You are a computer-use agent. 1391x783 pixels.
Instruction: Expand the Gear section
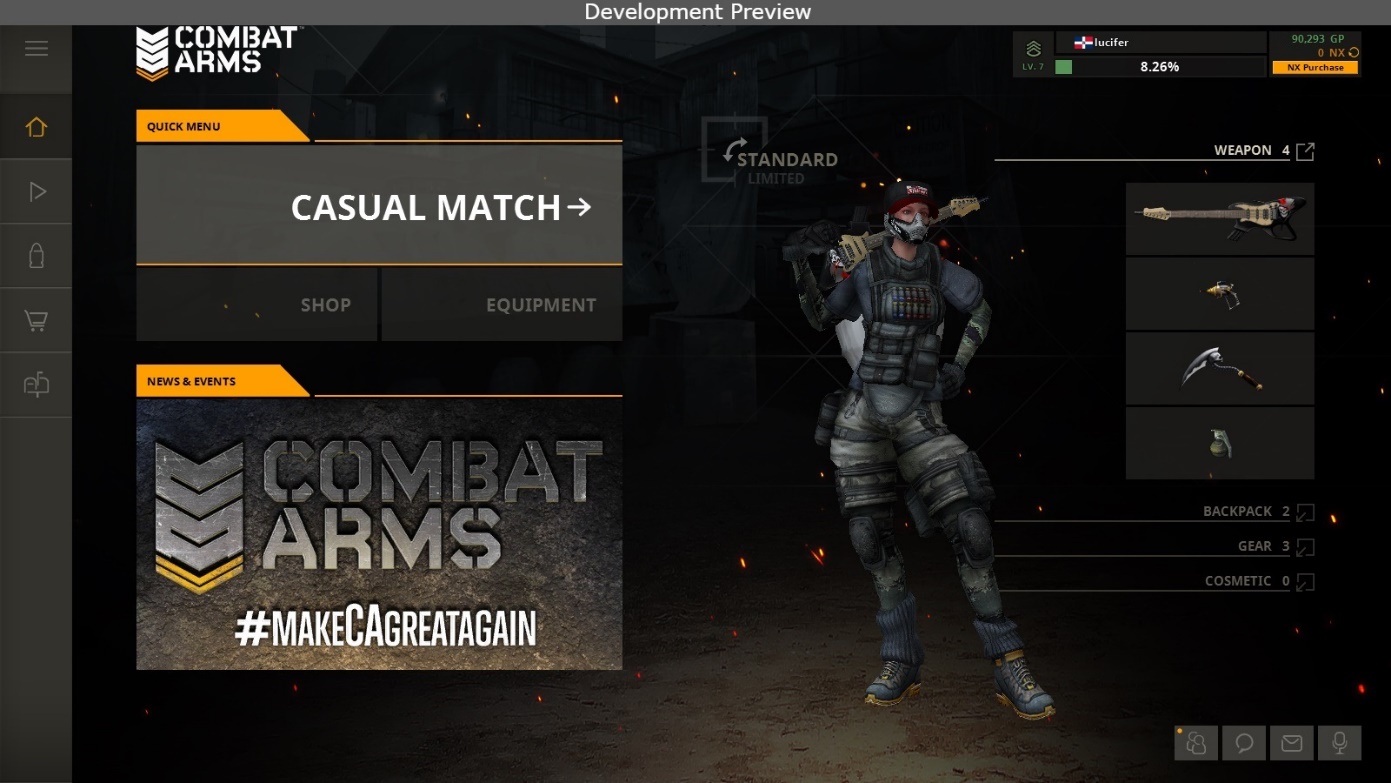(x=1305, y=547)
